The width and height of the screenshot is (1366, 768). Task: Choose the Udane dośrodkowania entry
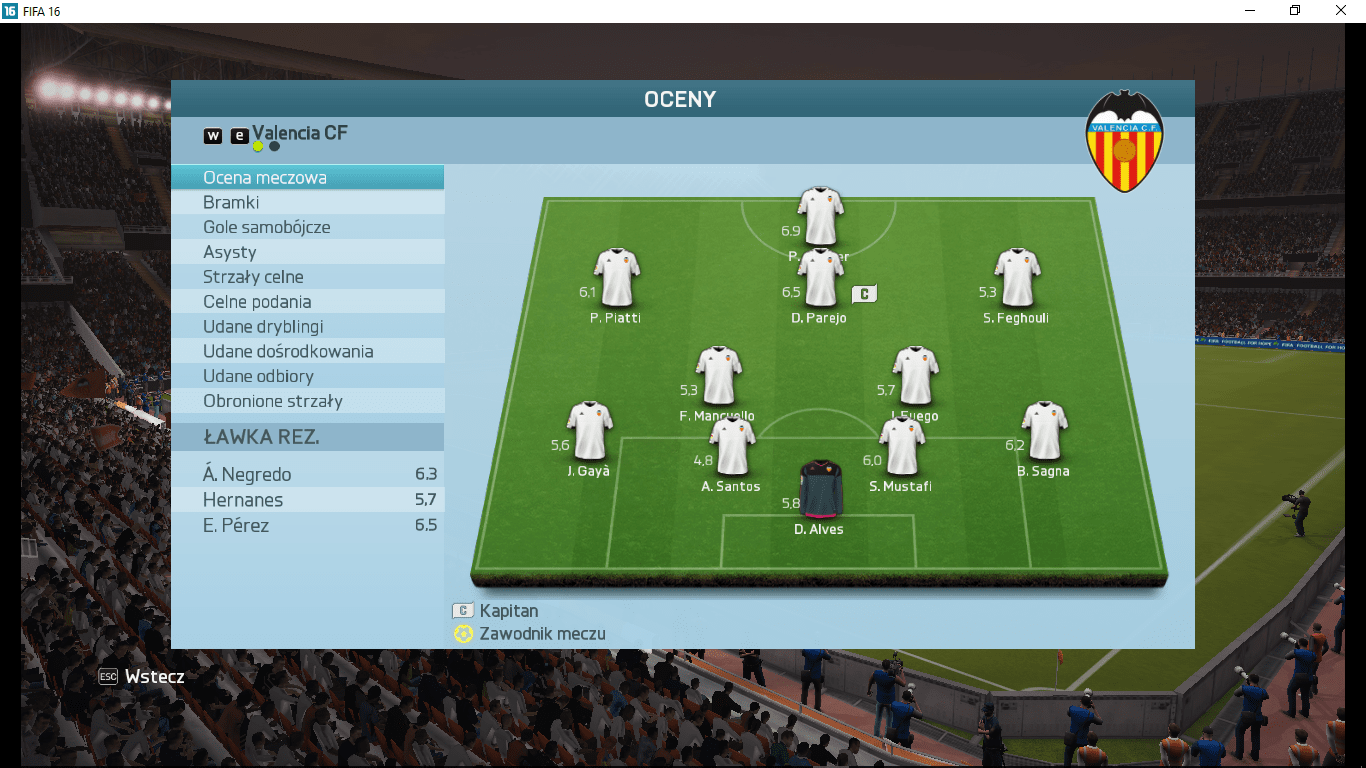coord(307,352)
